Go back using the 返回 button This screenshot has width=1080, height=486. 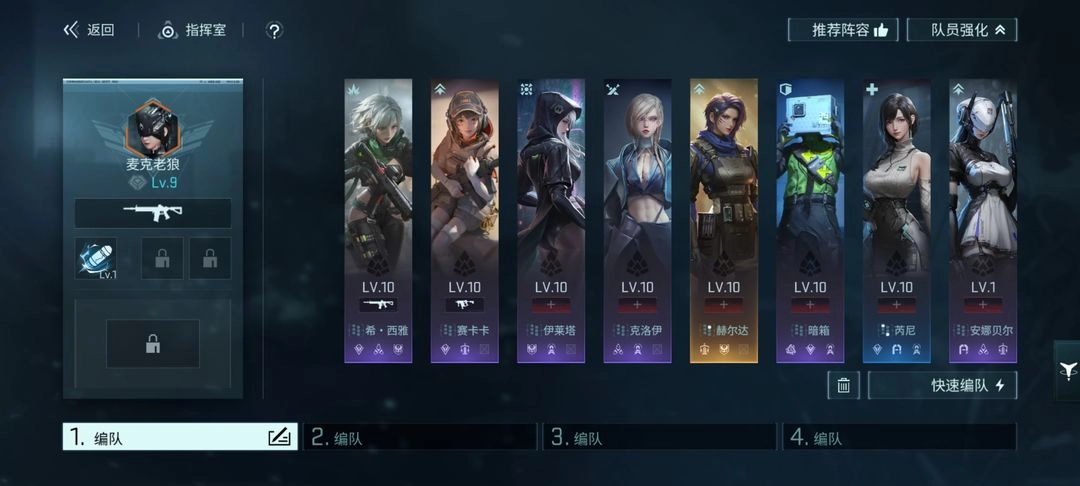click(x=89, y=30)
